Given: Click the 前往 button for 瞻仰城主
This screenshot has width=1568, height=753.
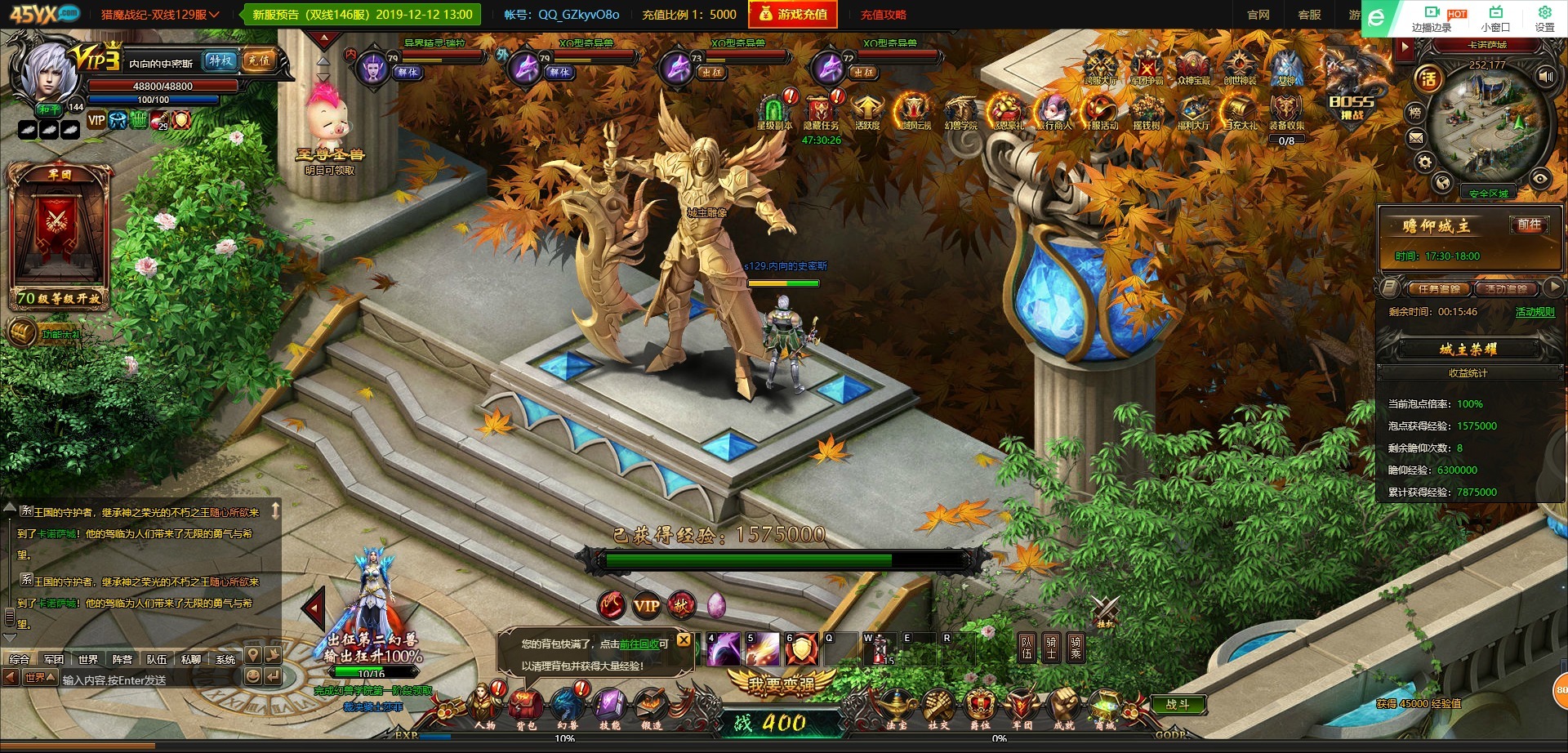Looking at the screenshot, I should (1529, 225).
